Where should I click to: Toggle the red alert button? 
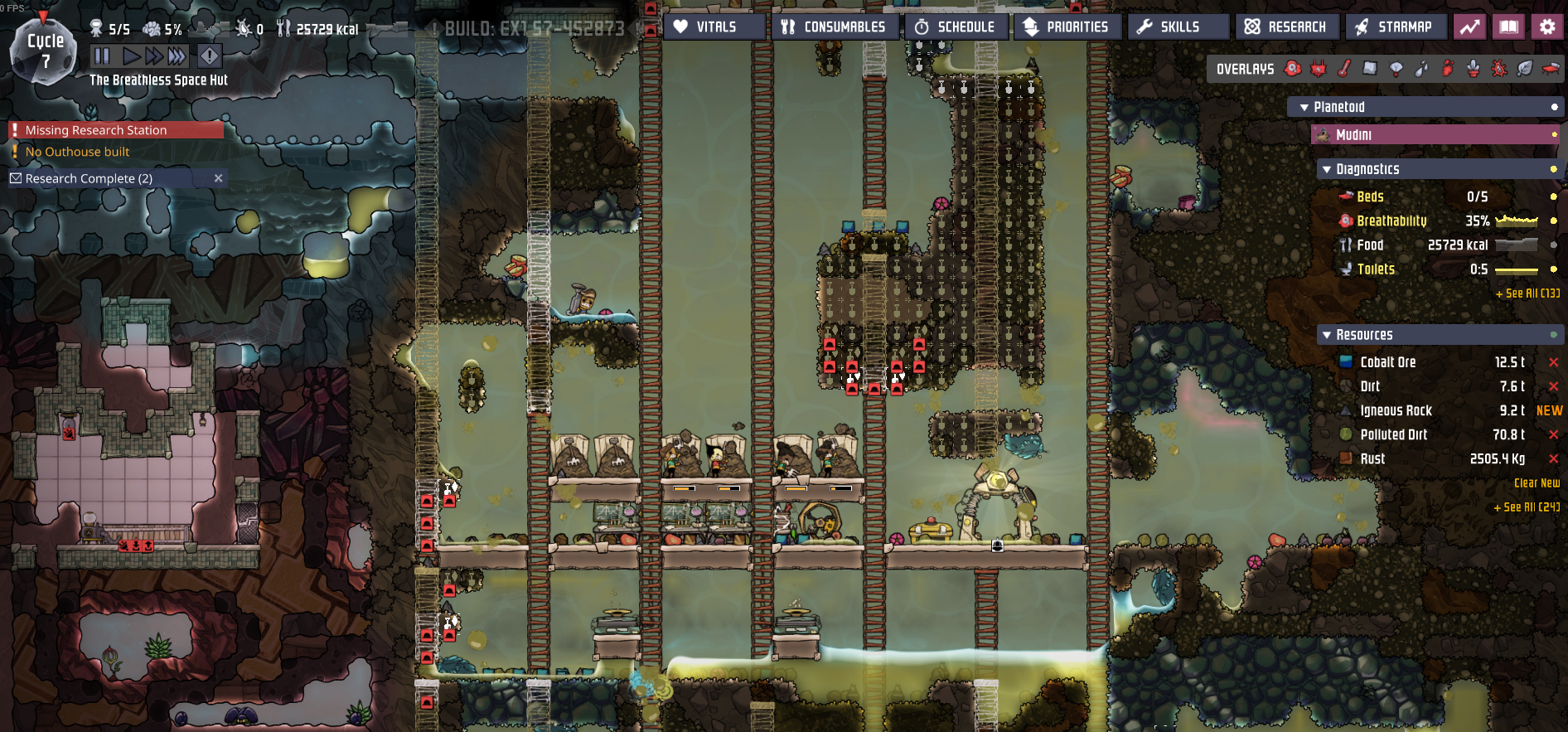(210, 56)
